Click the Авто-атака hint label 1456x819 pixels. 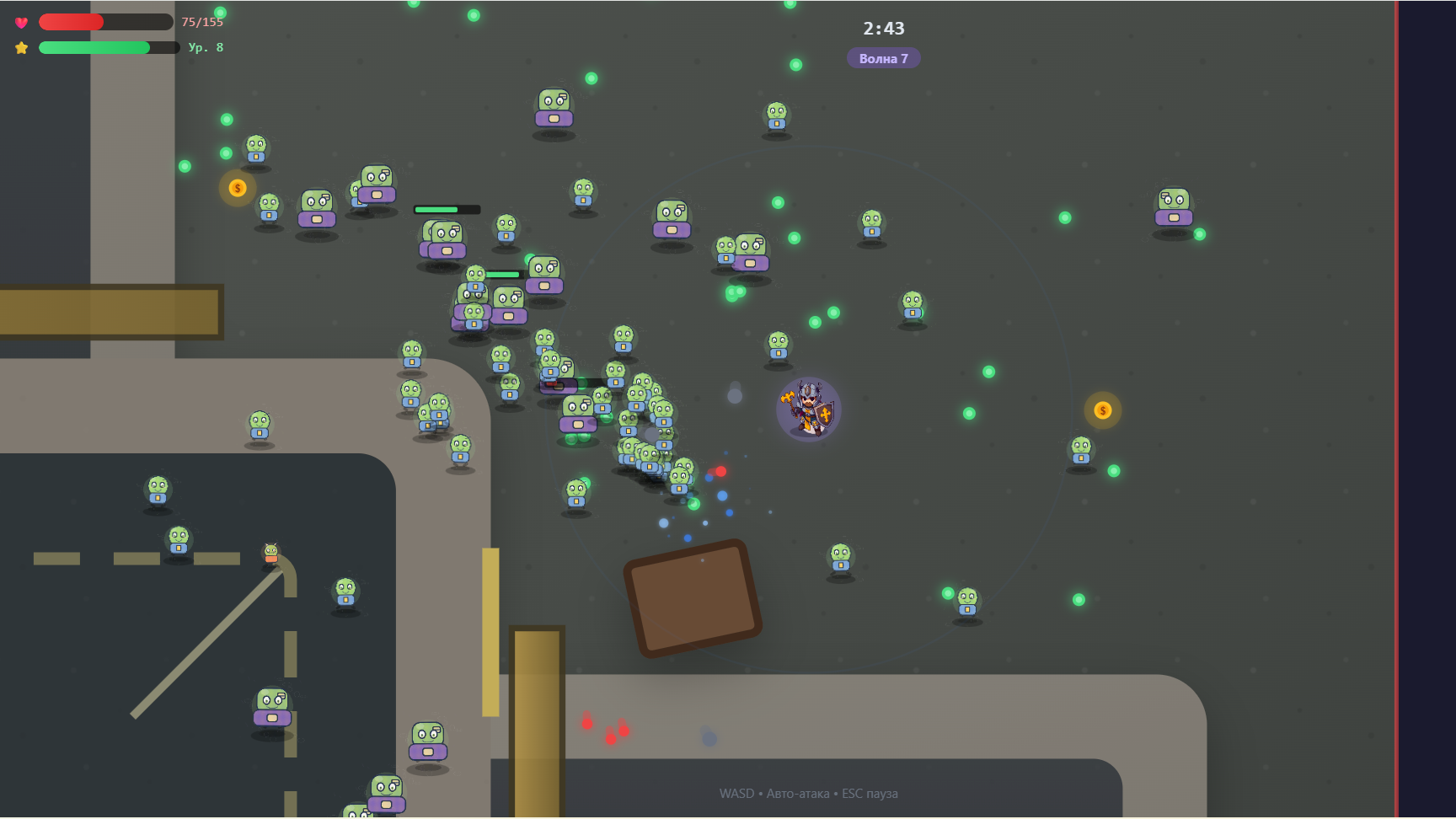pyautogui.click(x=799, y=793)
